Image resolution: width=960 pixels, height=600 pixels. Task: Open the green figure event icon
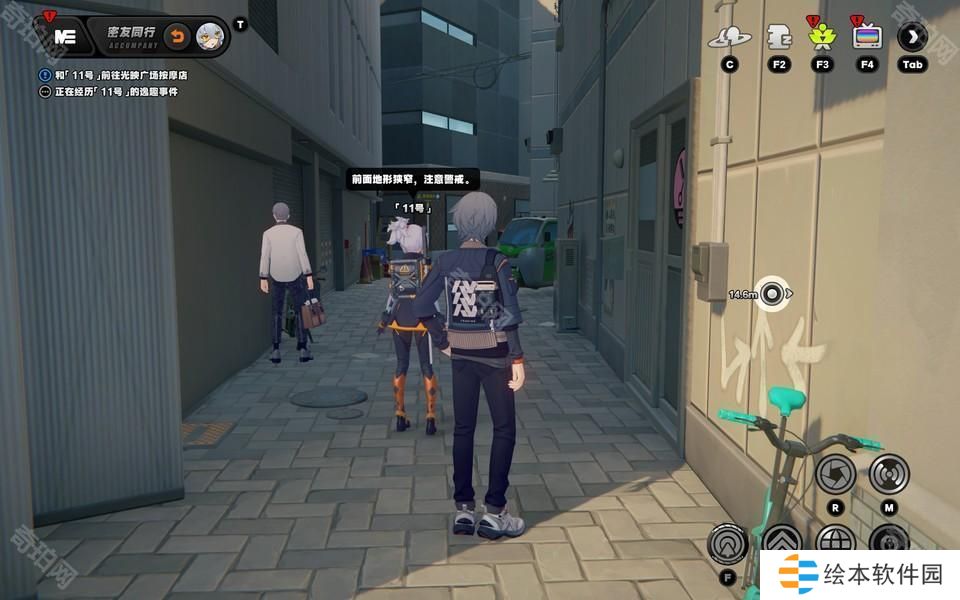click(x=822, y=38)
